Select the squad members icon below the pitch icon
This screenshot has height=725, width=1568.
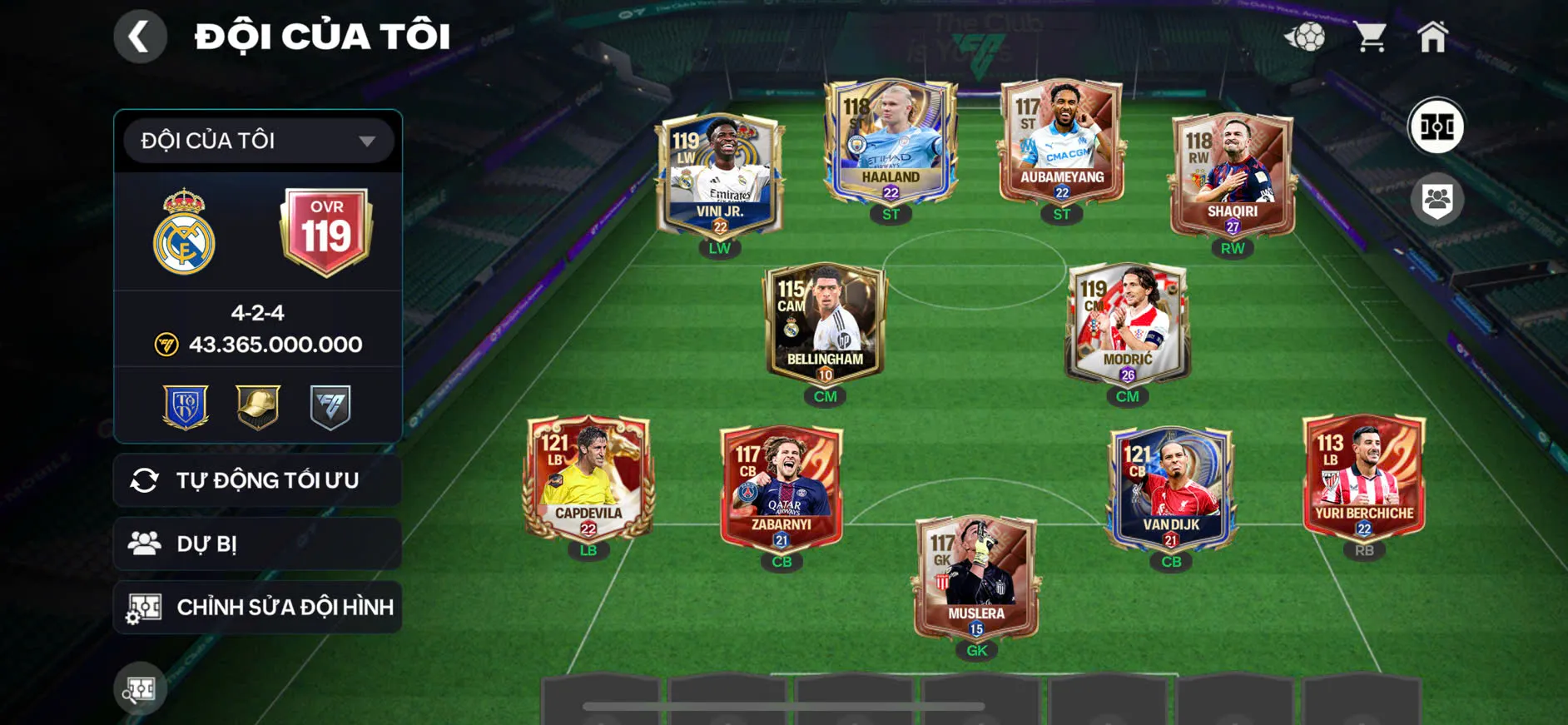(1436, 197)
